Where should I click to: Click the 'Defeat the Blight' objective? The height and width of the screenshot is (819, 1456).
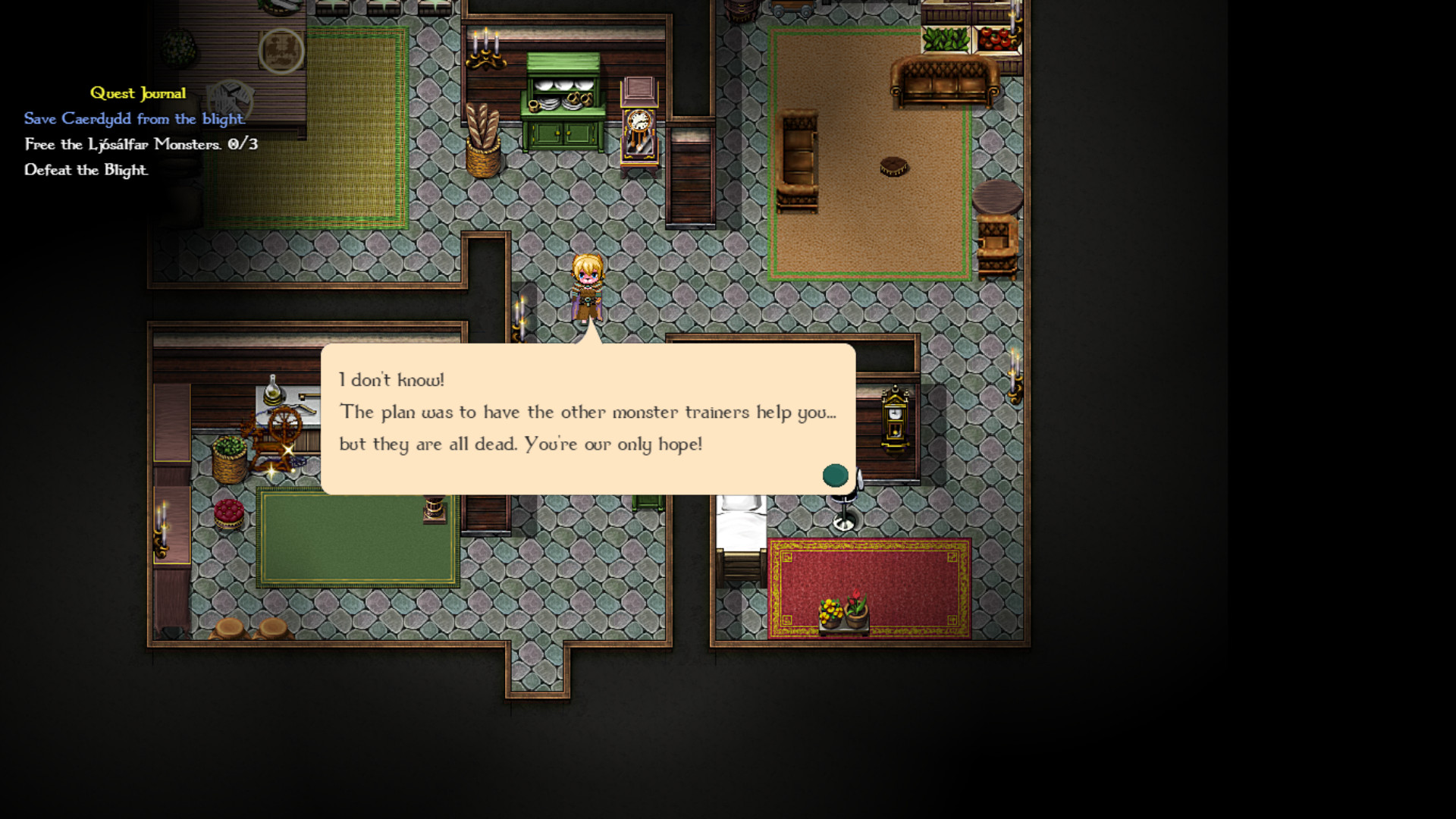[x=86, y=171]
